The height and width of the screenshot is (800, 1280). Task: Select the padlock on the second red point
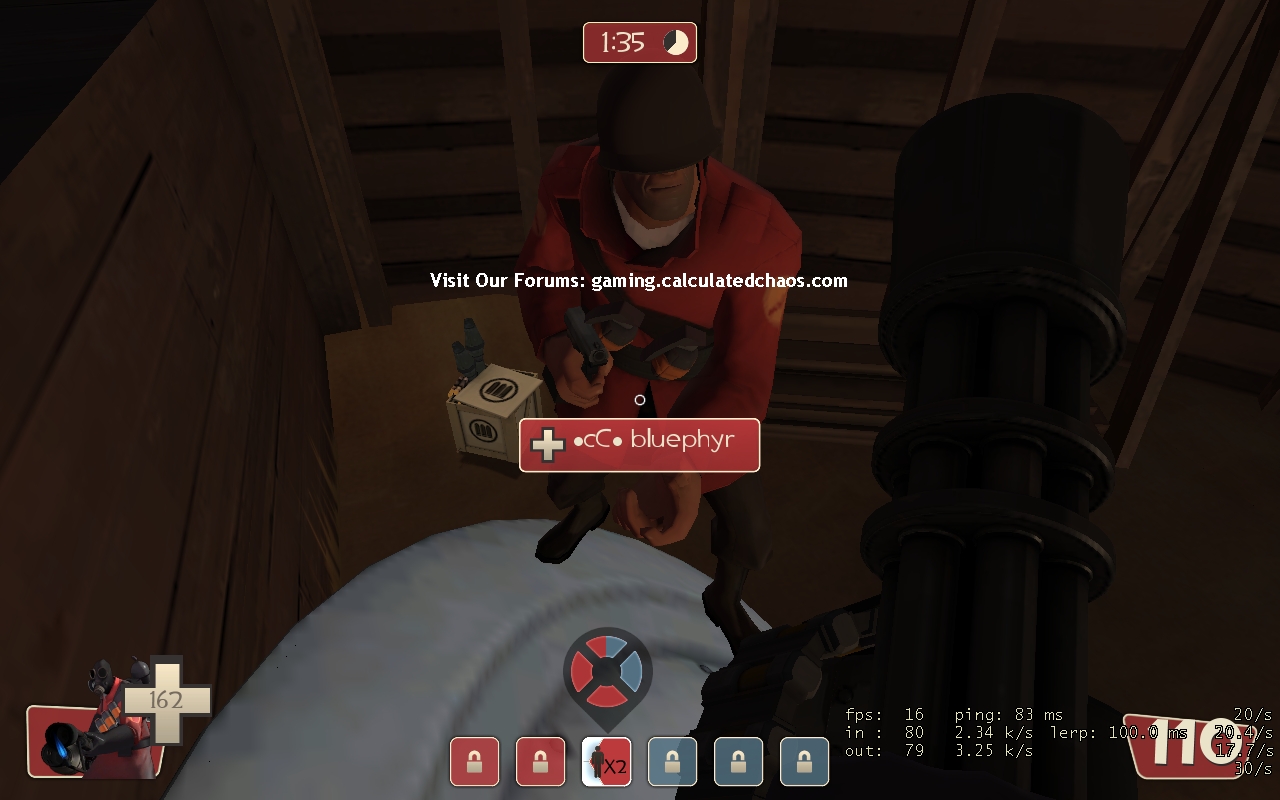tap(540, 761)
